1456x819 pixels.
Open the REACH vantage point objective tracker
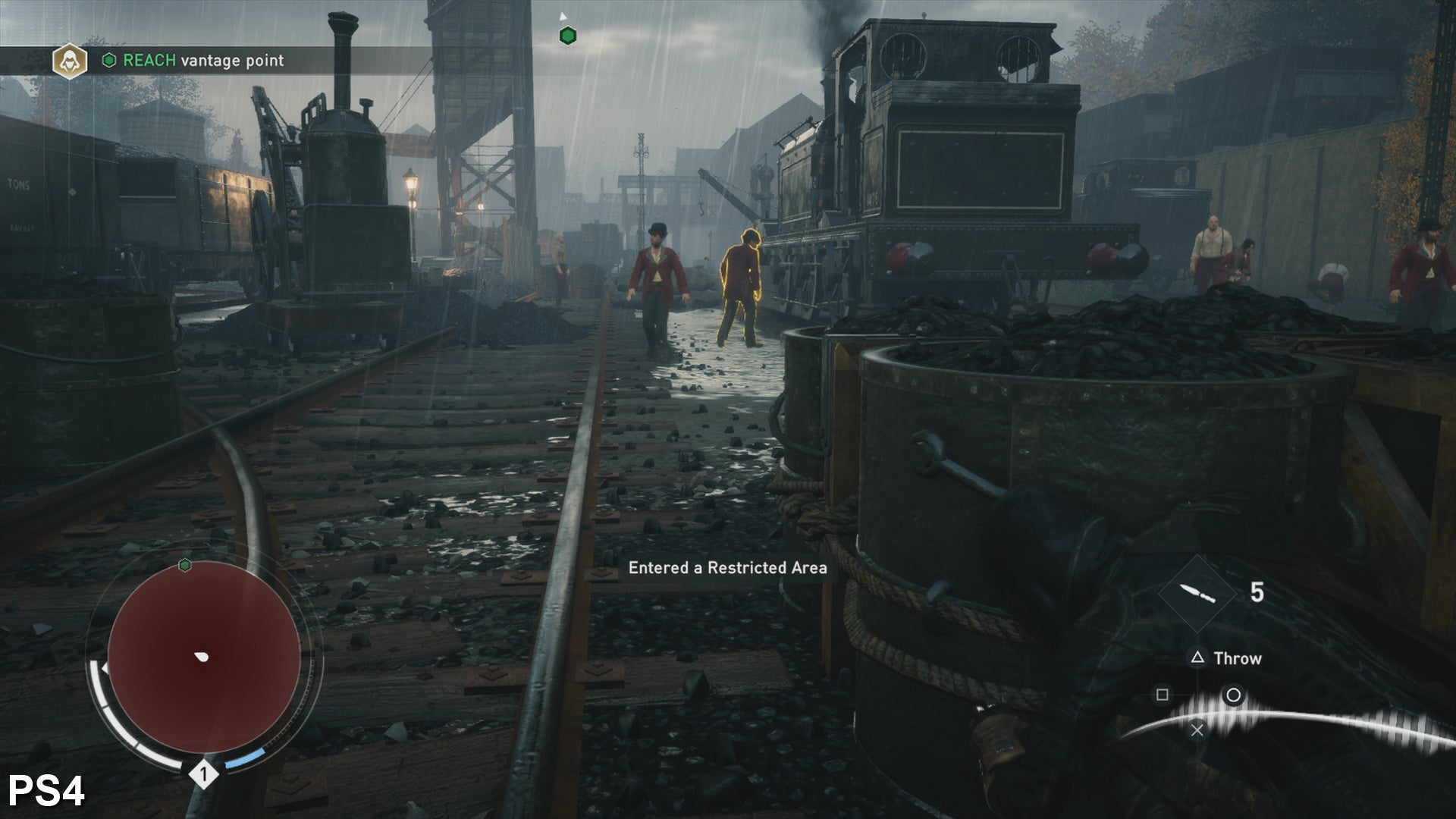(202, 61)
